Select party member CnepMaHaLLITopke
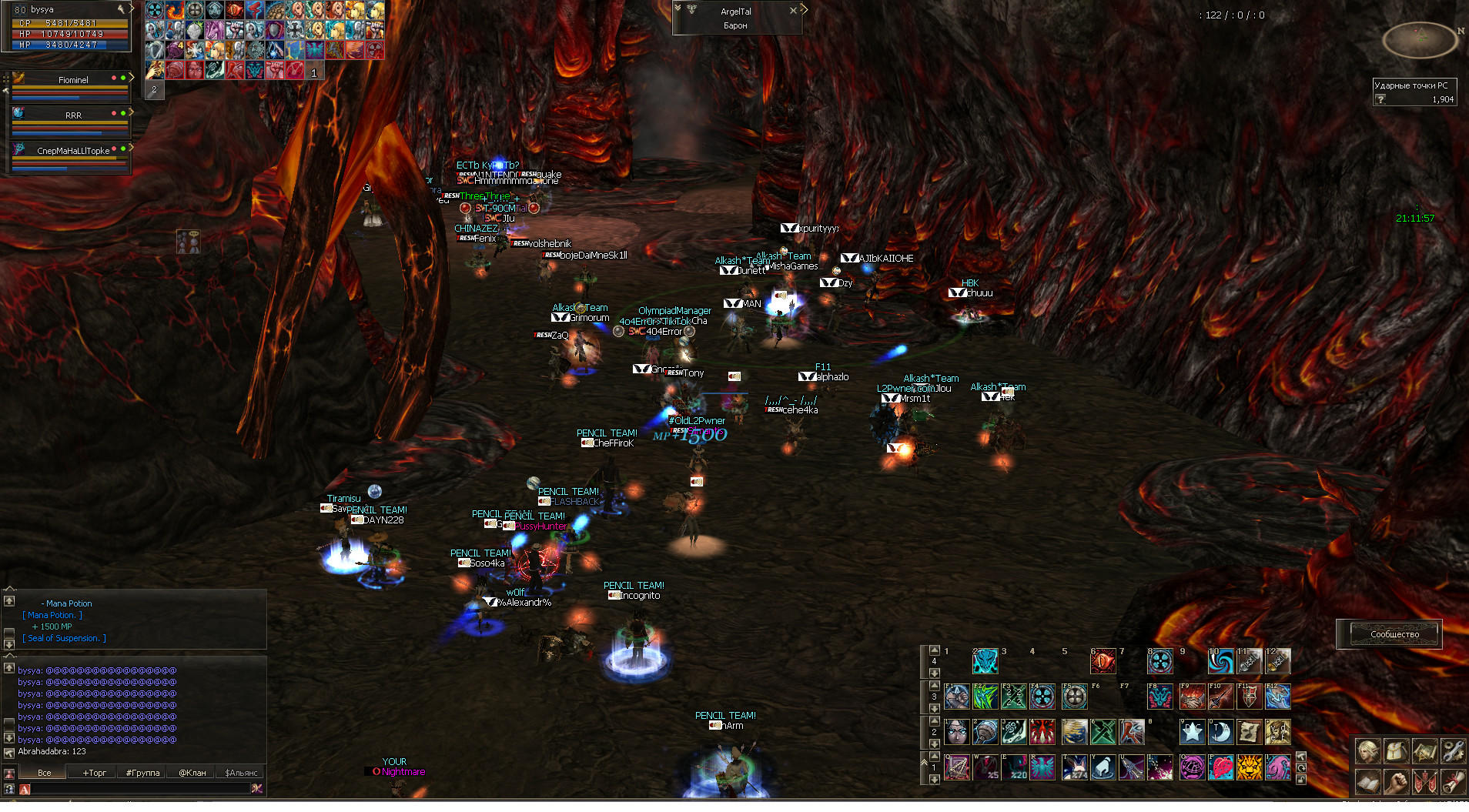The image size is (1469, 812). click(73, 151)
